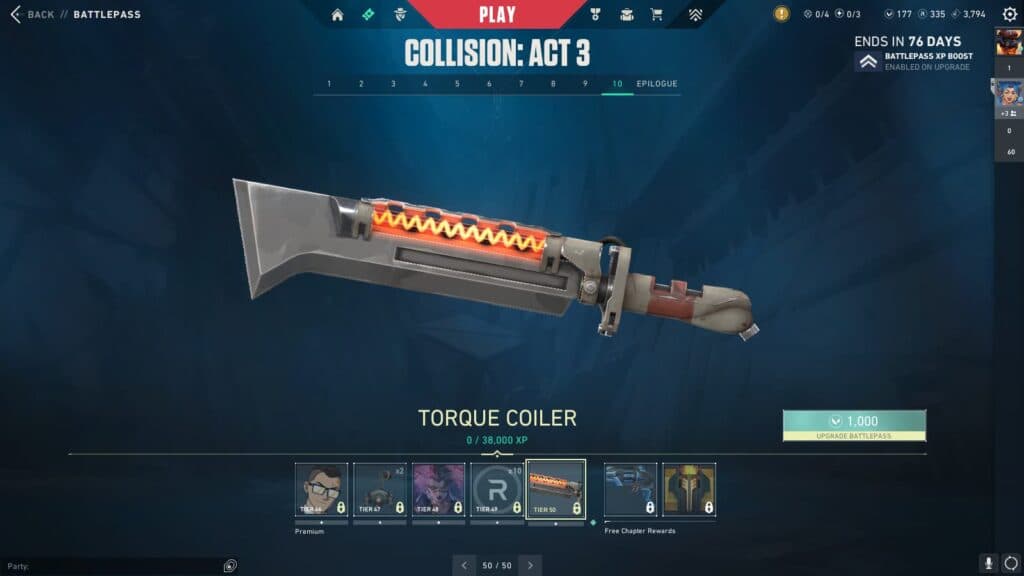Image resolution: width=1024 pixels, height=576 pixels.
Task: Select the Tier 49 Radianite points reward
Action: [497, 490]
